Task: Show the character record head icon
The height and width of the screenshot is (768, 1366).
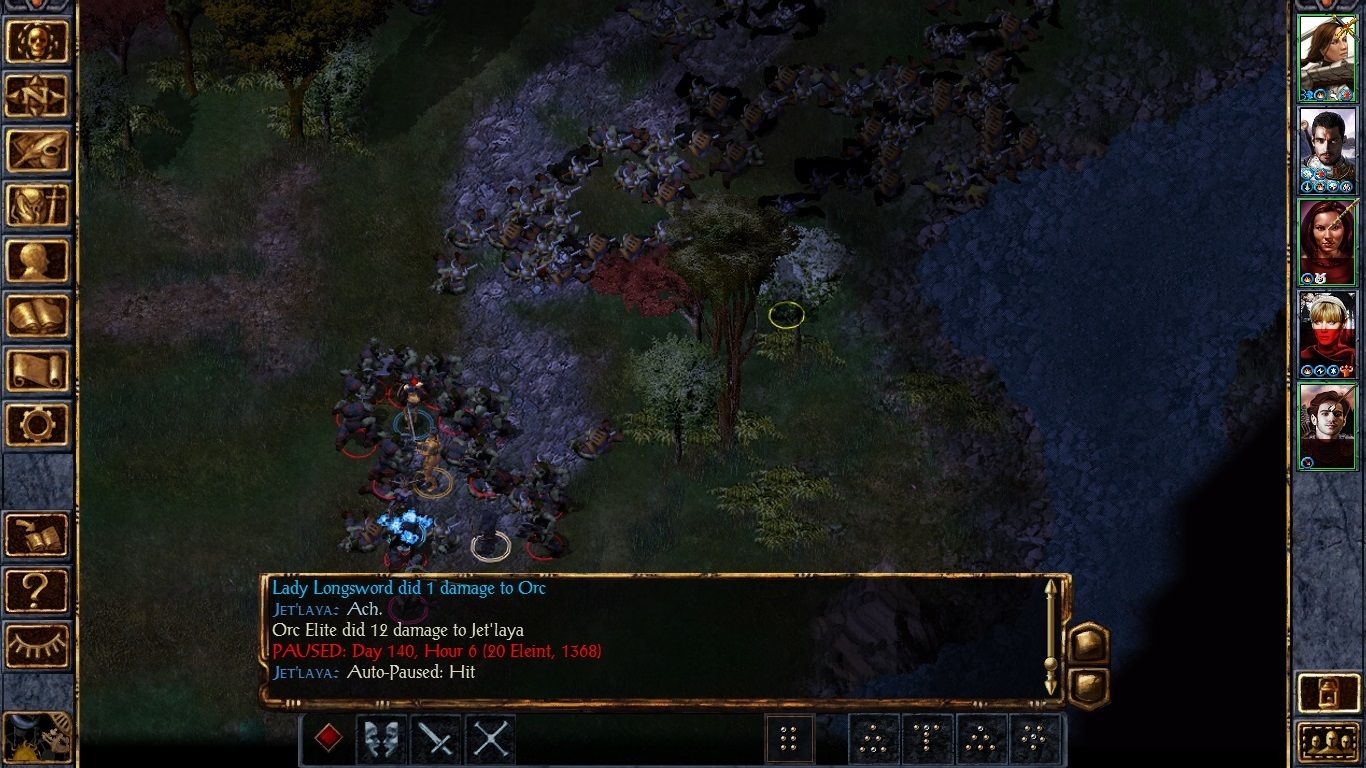Action: tap(38, 260)
